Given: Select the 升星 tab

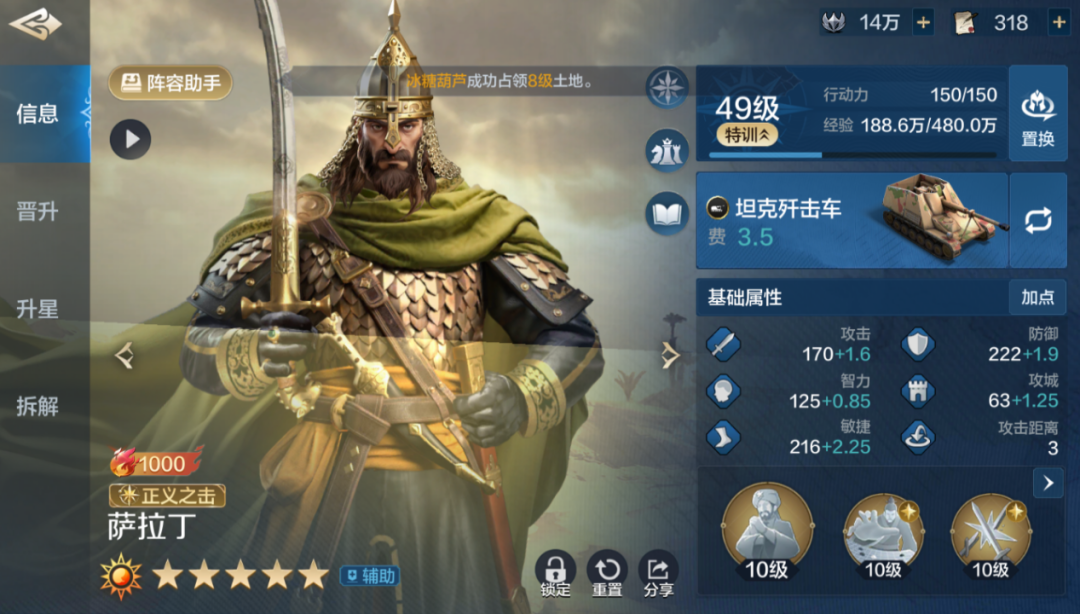Looking at the screenshot, I should tap(38, 309).
